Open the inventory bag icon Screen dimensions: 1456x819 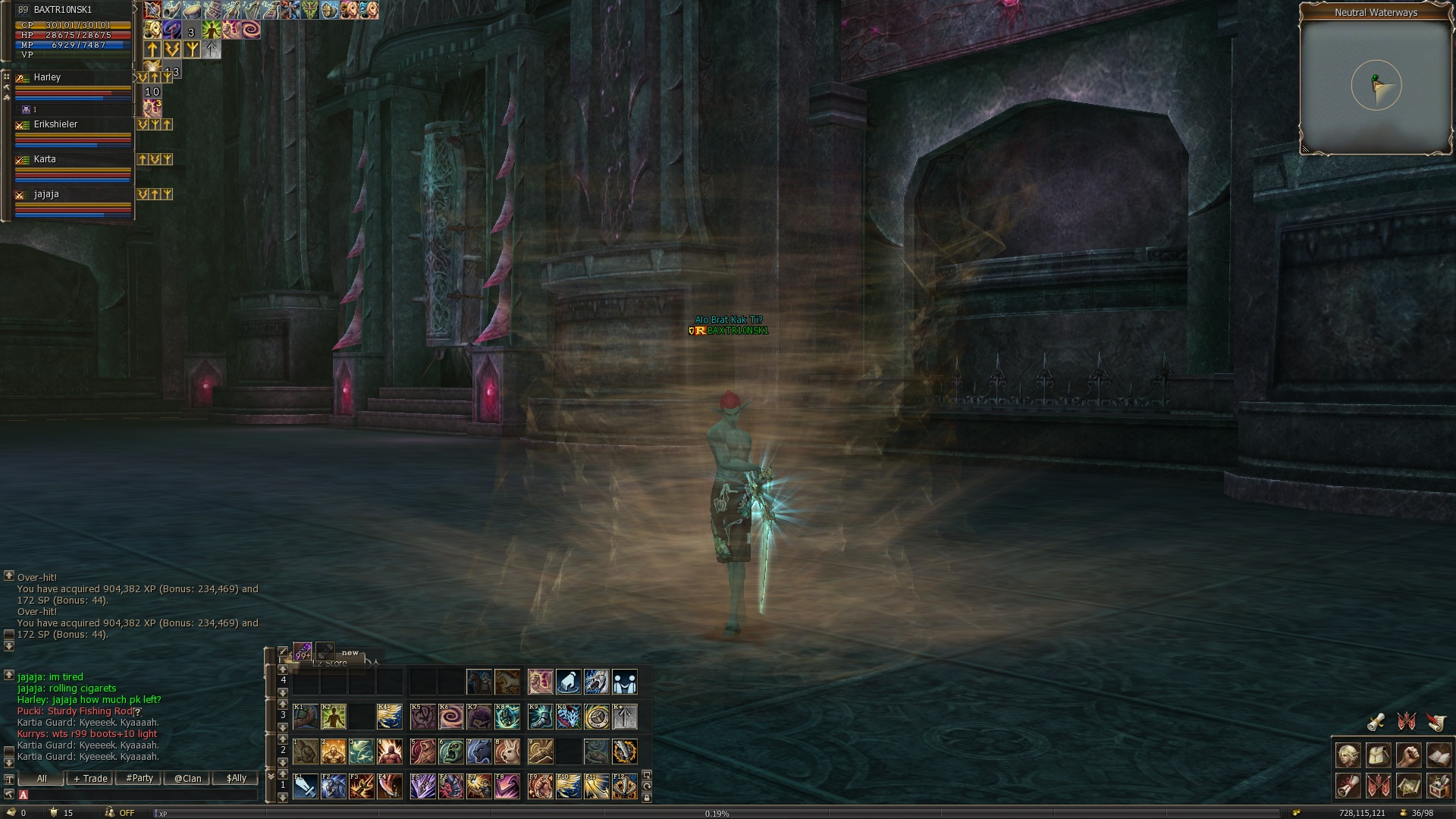(1379, 756)
